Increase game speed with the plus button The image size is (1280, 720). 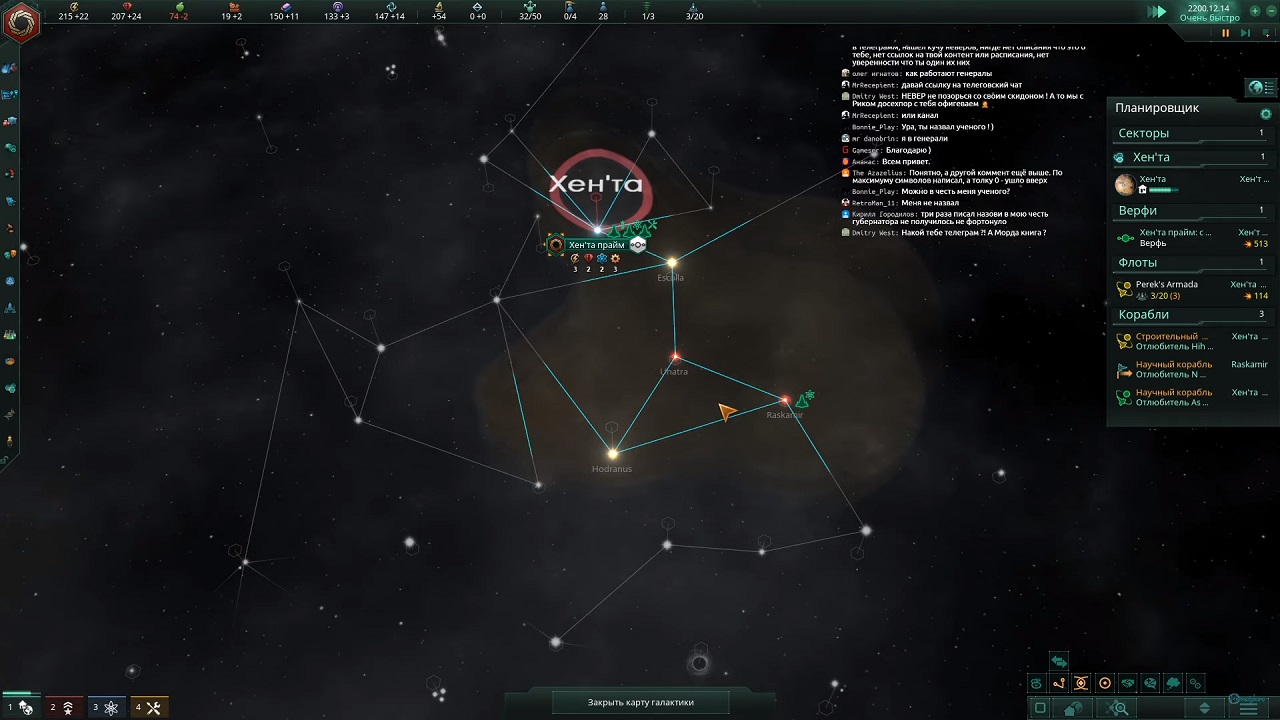point(1255,11)
